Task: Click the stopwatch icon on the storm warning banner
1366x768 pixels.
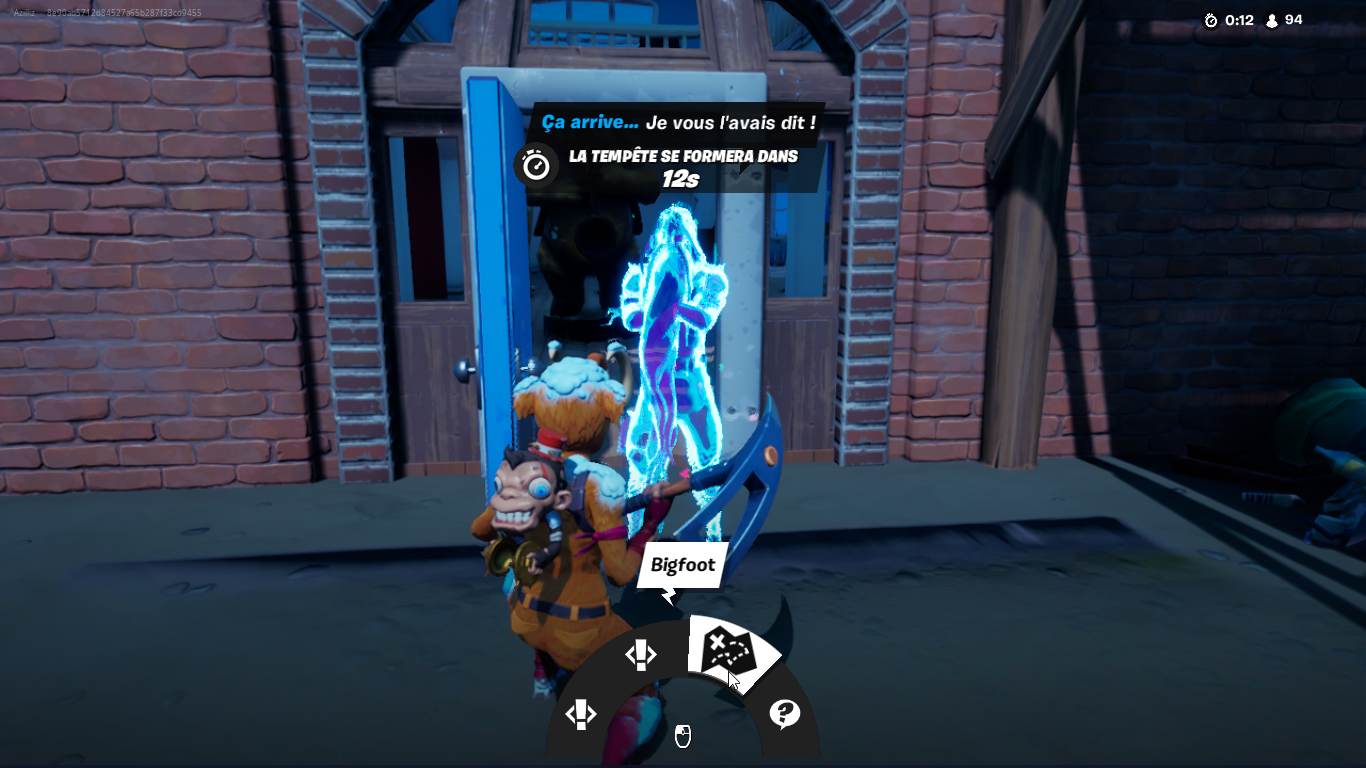Action: 536,163
